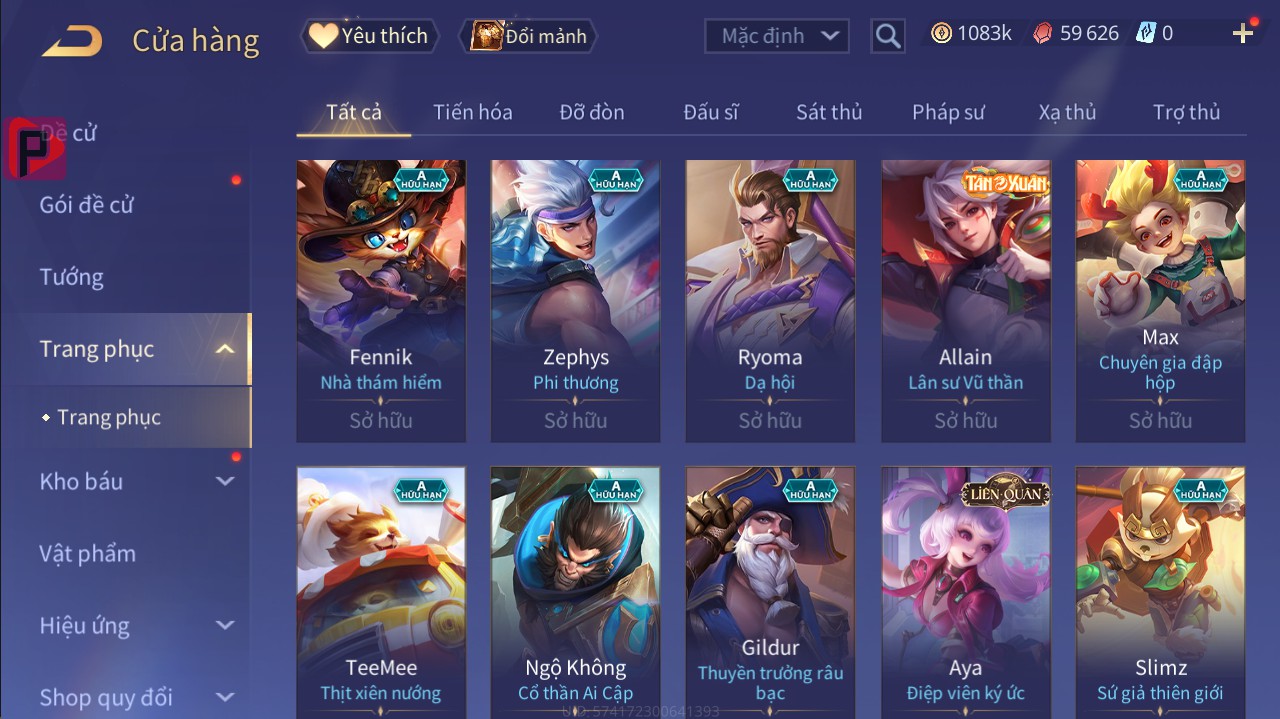Go back using the arrow button
1280x719 pixels.
(x=71, y=41)
